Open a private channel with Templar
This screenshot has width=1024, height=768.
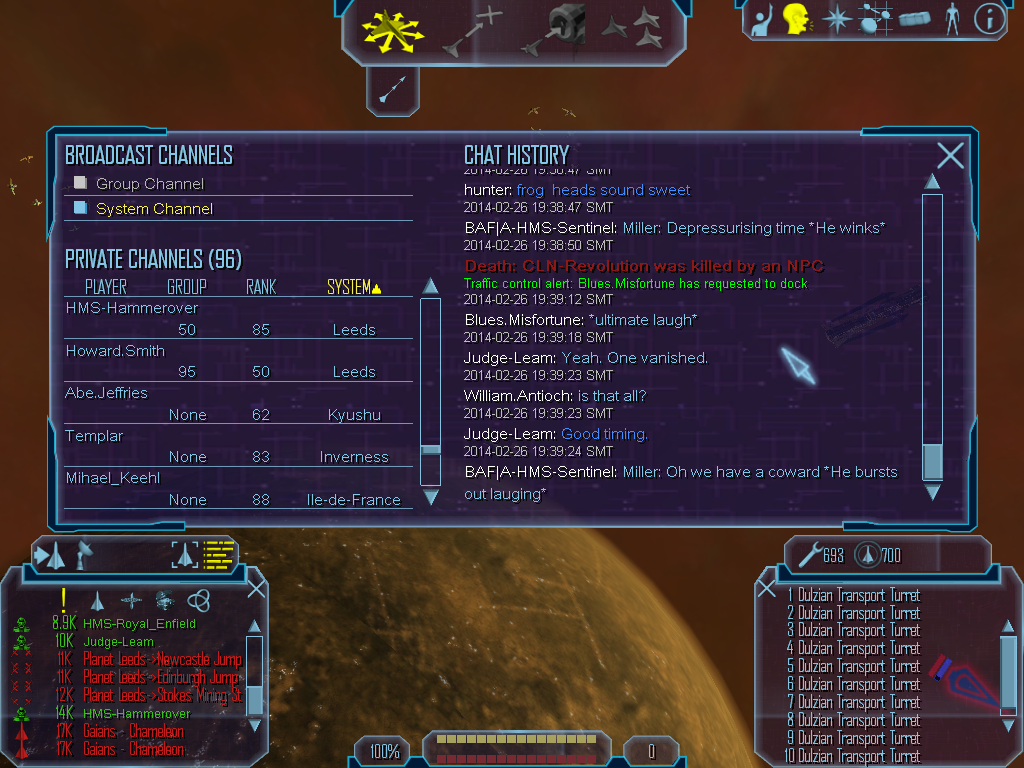[94, 436]
